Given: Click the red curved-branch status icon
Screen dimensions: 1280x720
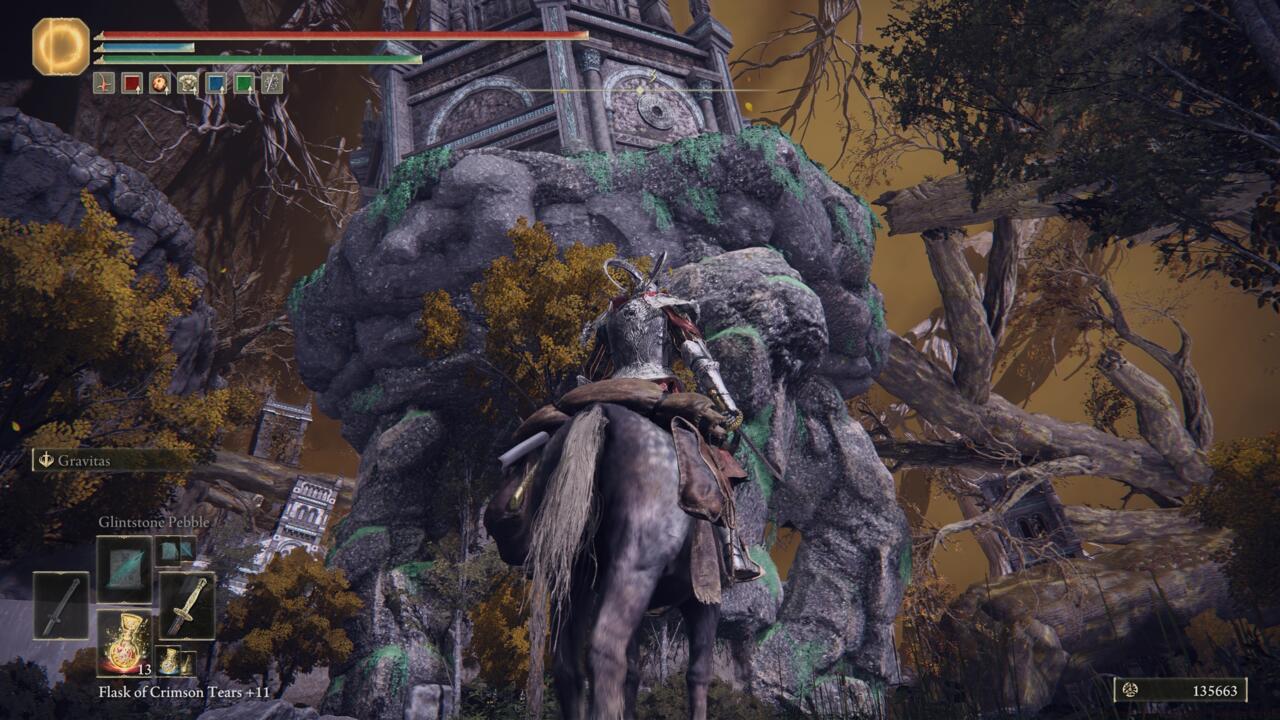Looking at the screenshot, I should coord(104,83).
